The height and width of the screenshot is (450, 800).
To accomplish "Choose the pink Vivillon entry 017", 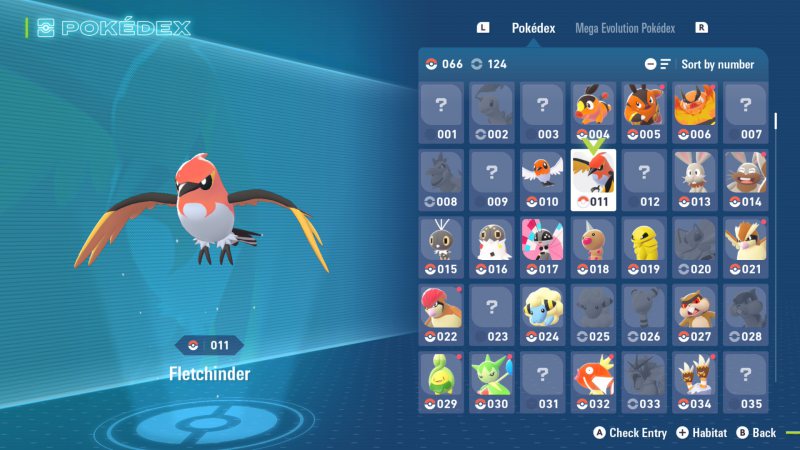I will pos(542,246).
